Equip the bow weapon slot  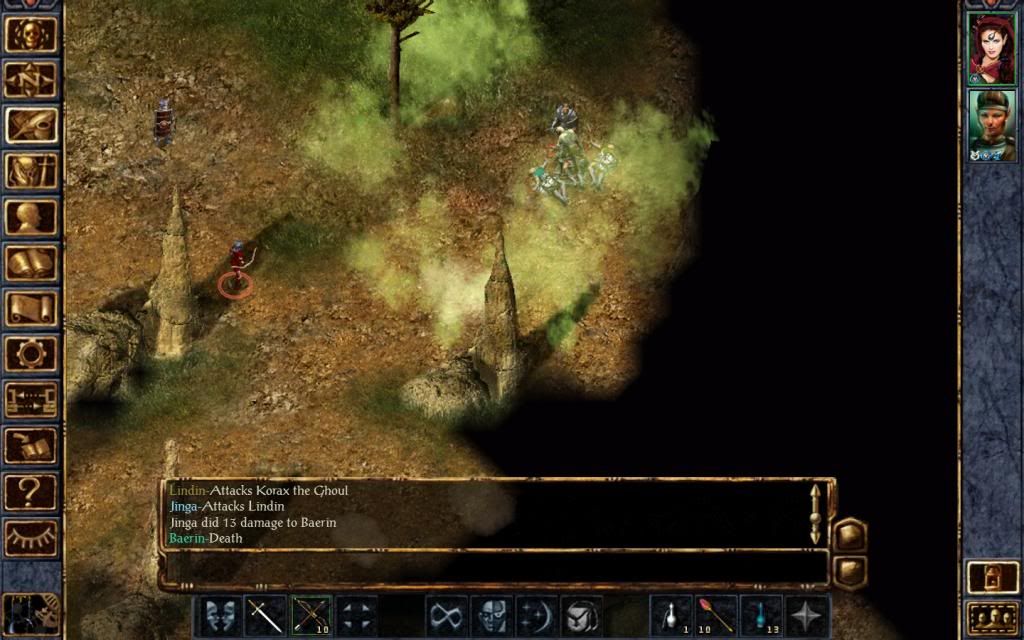311,615
